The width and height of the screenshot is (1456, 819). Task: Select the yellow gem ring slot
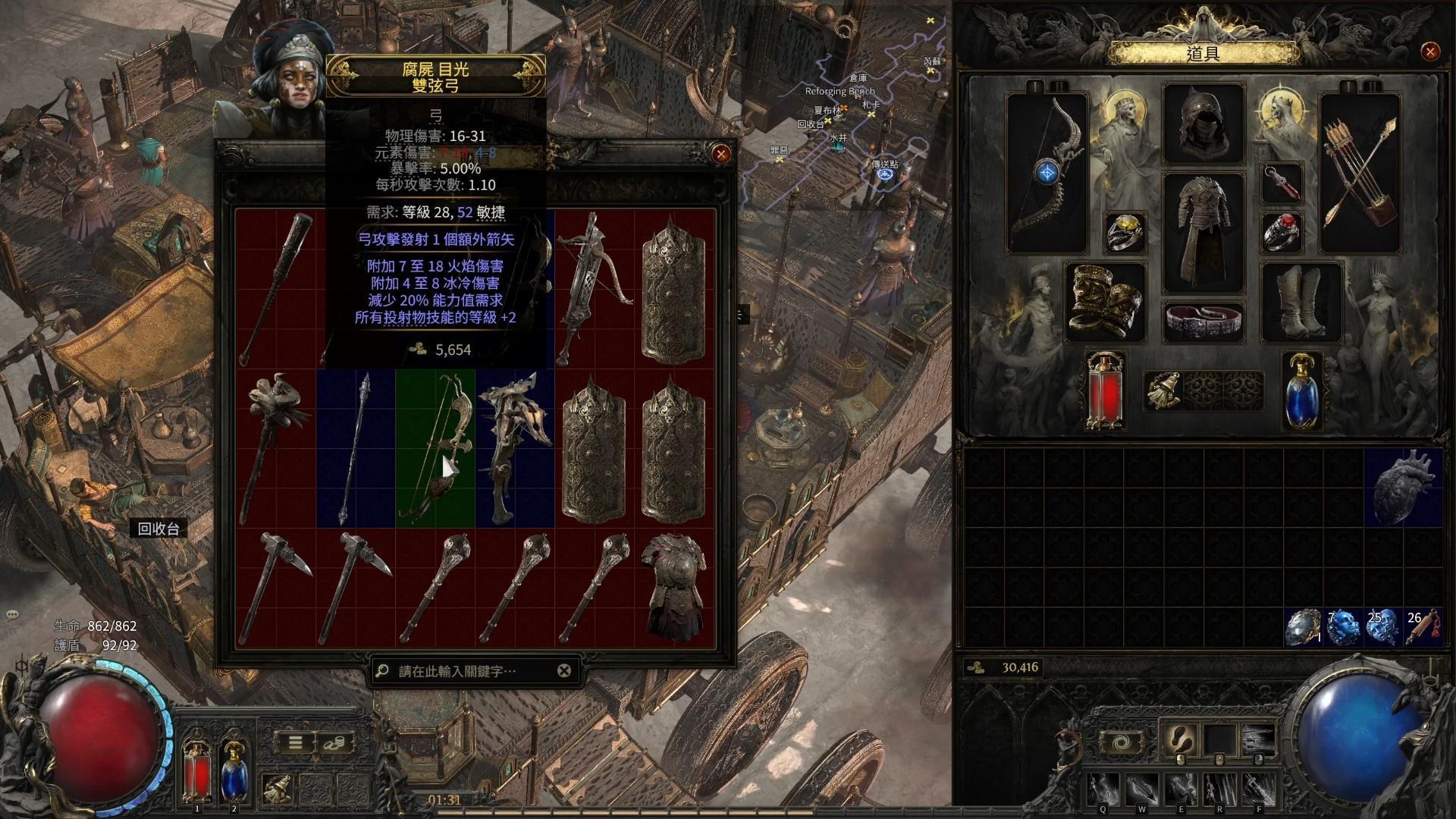1125,232
